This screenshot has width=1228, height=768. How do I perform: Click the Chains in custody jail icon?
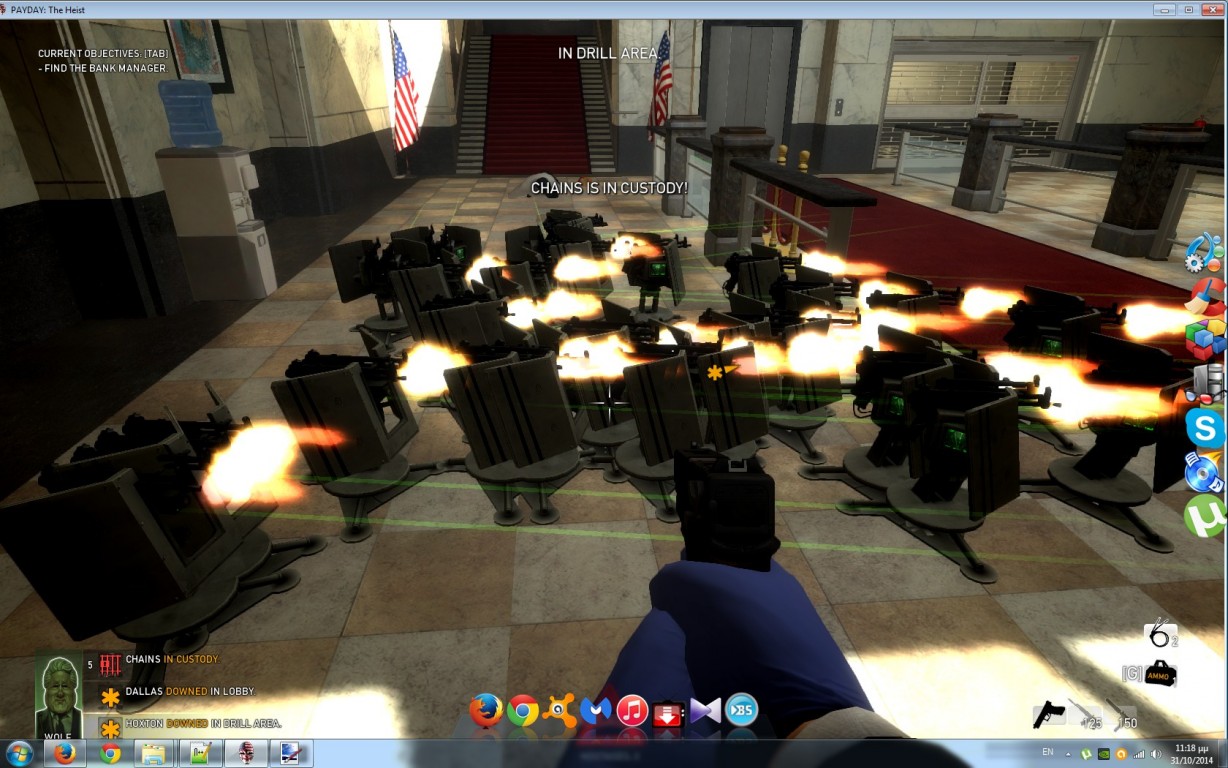pyautogui.click(x=110, y=664)
